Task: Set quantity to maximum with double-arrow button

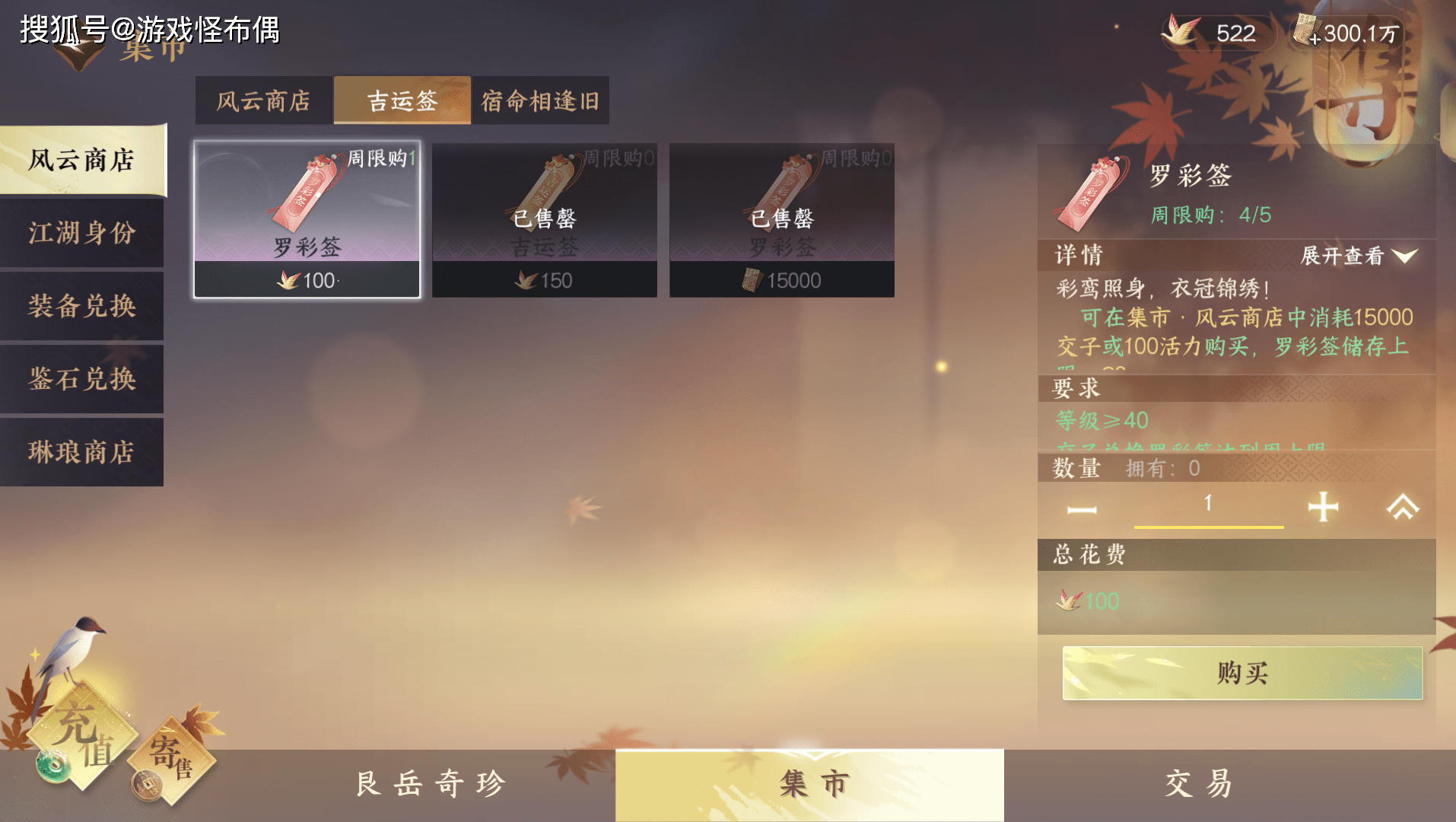Action: point(1403,507)
